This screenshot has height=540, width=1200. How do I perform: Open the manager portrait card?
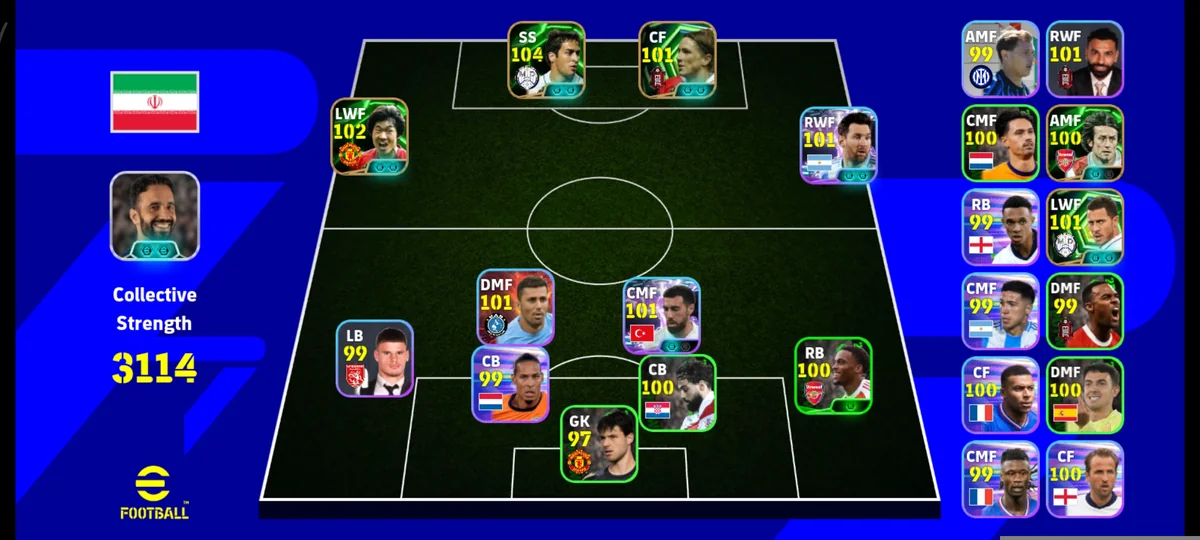154,216
